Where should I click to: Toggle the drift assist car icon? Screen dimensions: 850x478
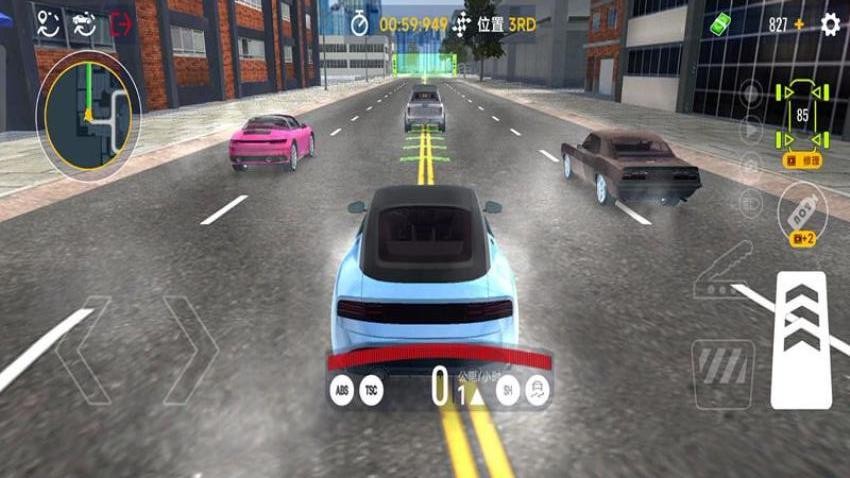[538, 390]
